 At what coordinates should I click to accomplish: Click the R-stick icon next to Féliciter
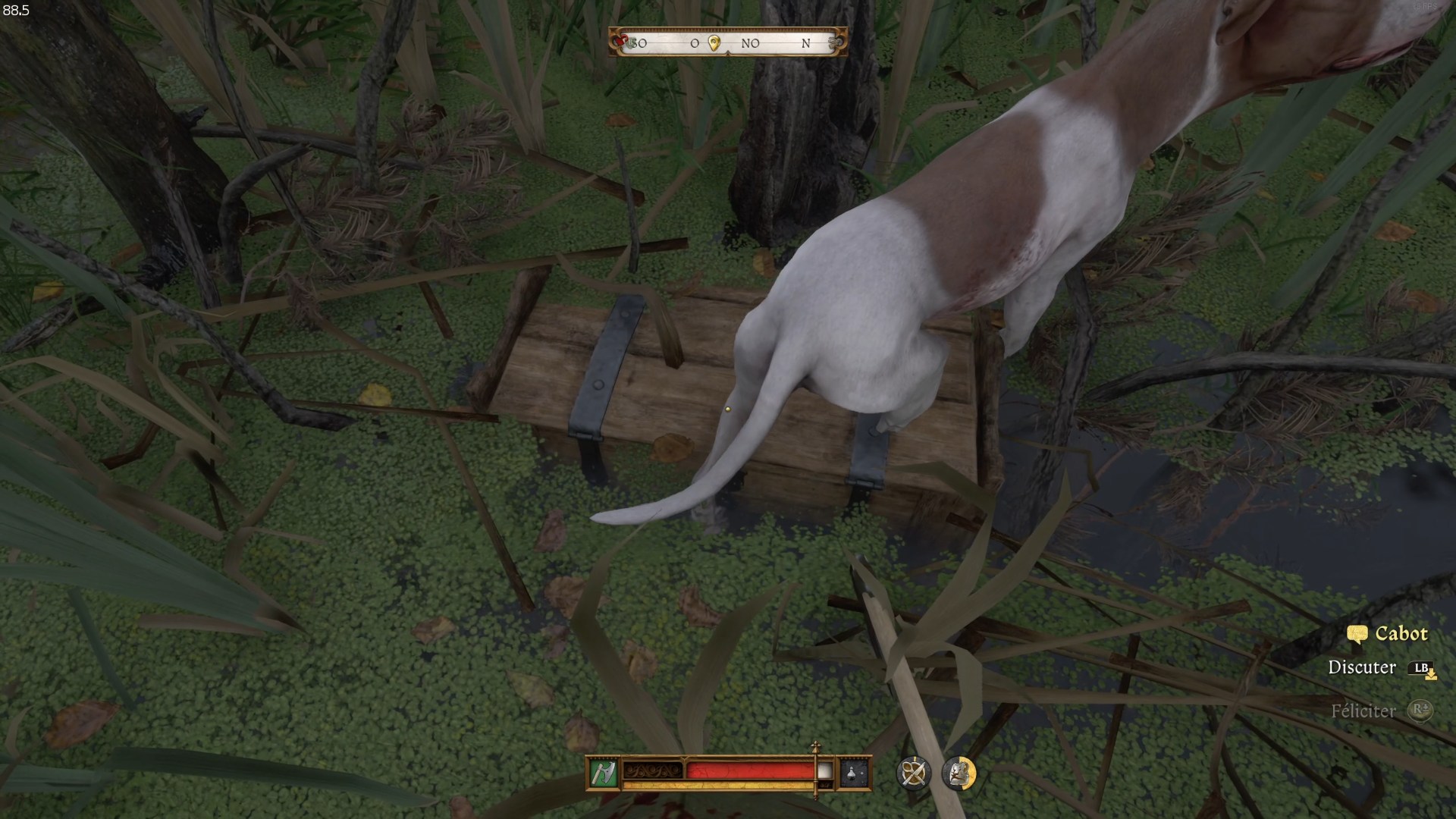pyautogui.click(x=1420, y=711)
